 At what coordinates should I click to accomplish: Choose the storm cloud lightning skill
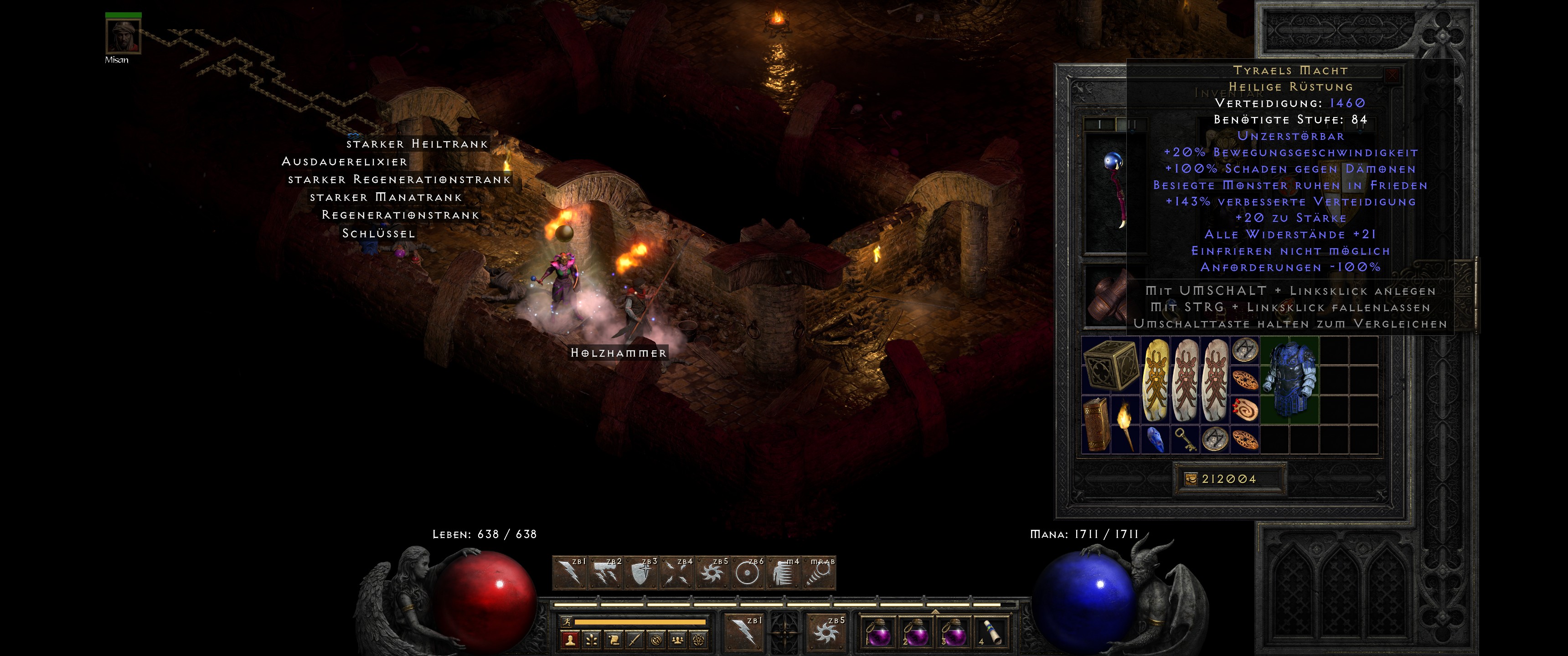[x=604, y=573]
